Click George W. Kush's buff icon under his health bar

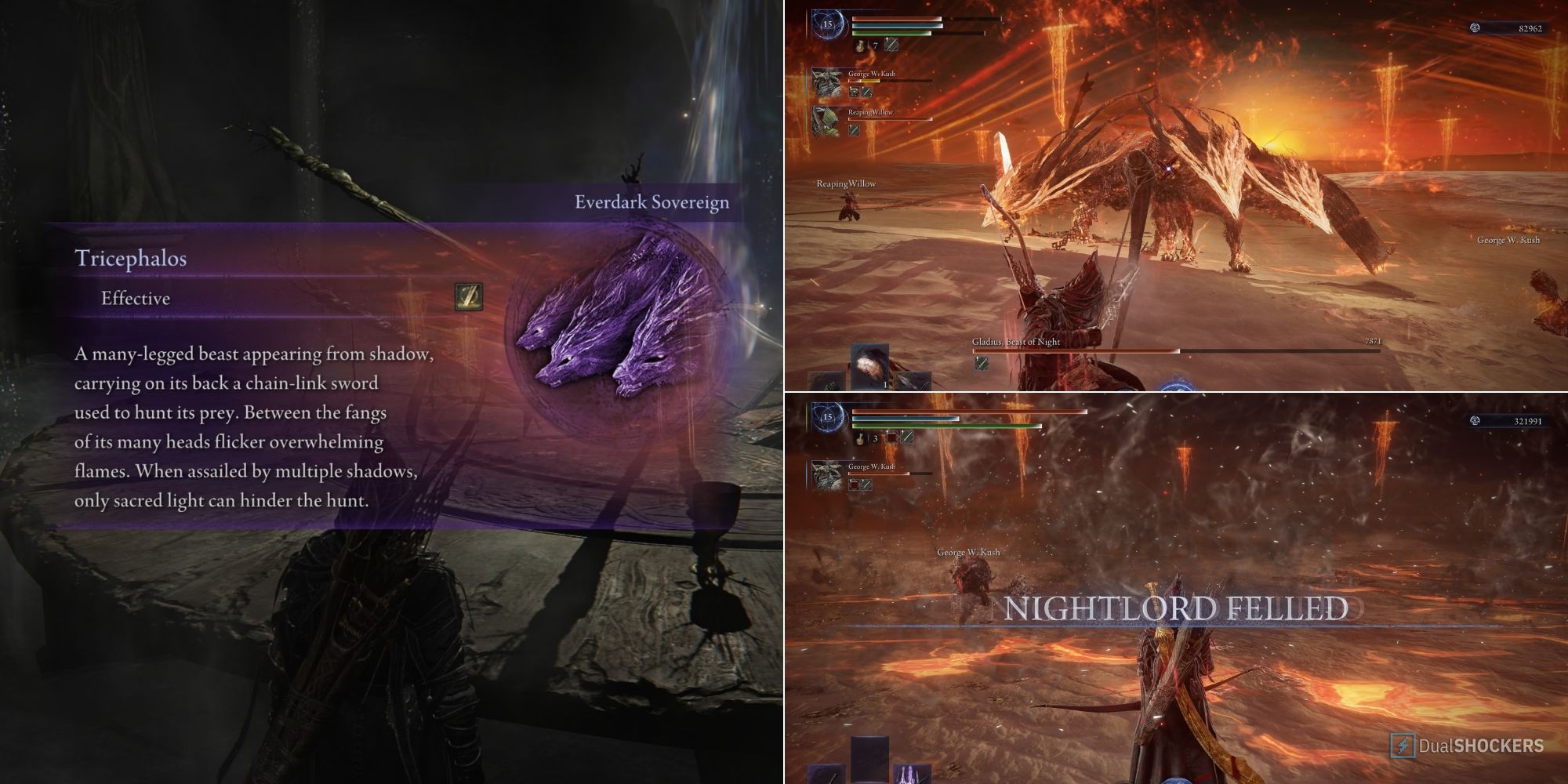tap(854, 92)
